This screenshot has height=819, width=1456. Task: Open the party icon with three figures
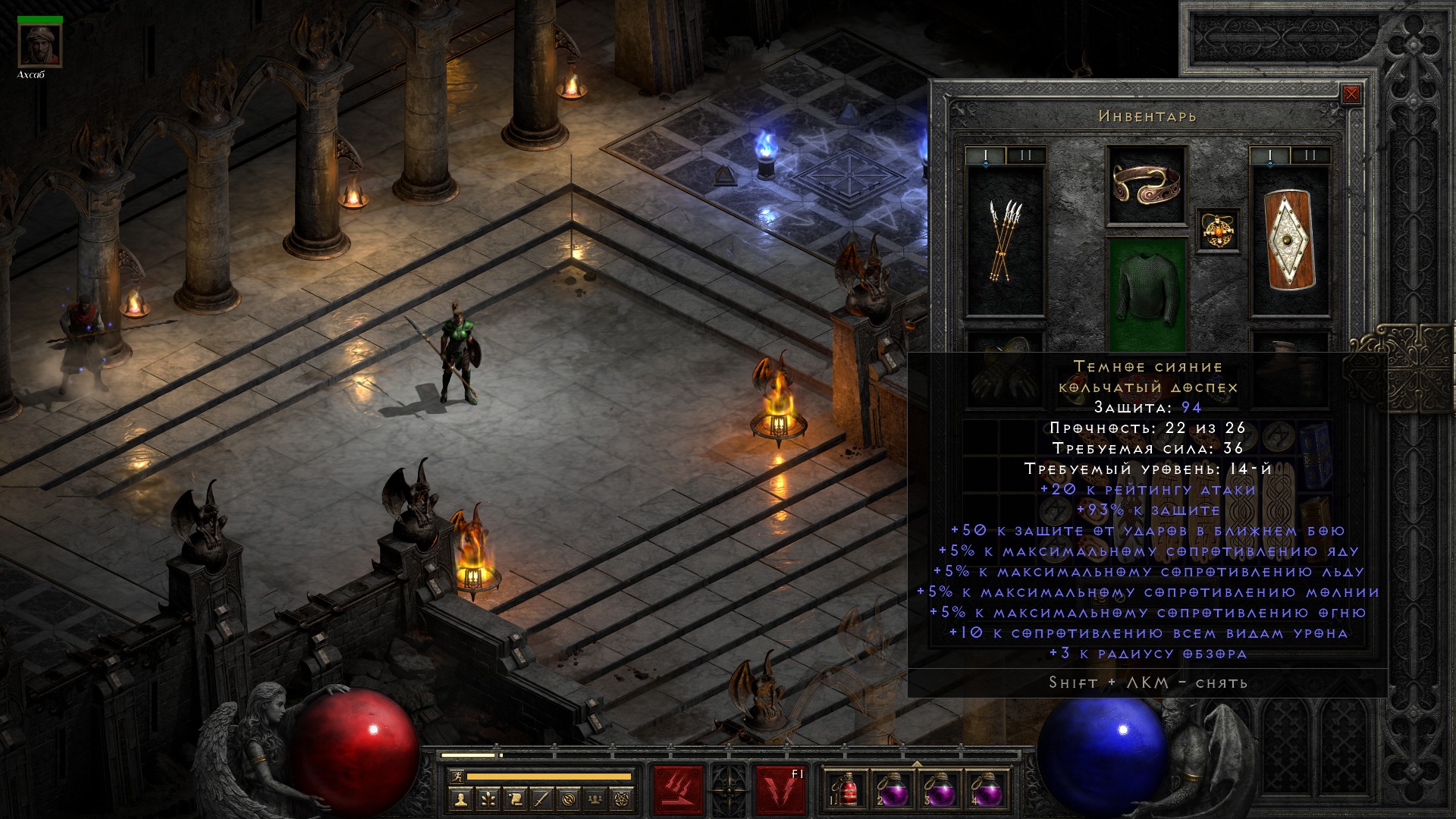tap(595, 799)
